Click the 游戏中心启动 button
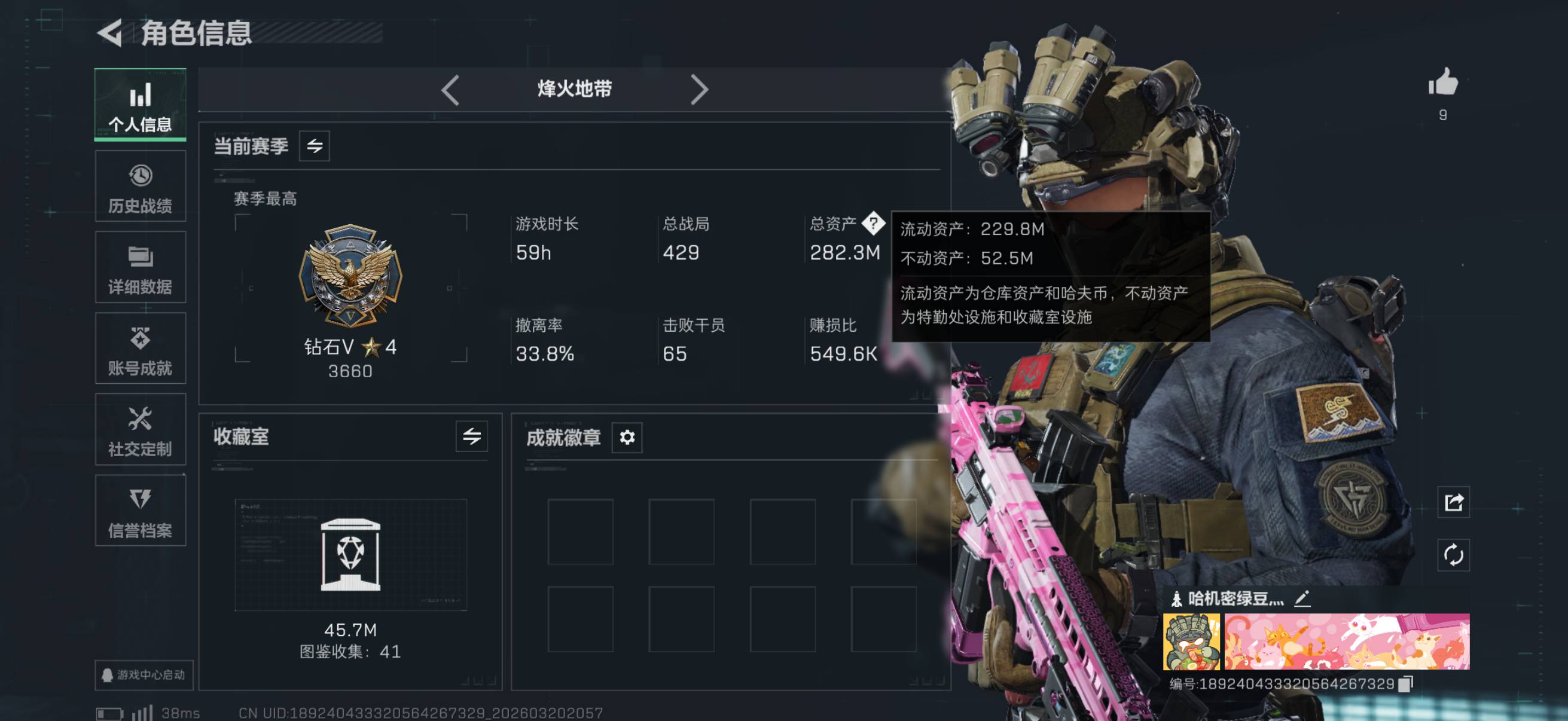This screenshot has width=1568, height=721. point(144,675)
